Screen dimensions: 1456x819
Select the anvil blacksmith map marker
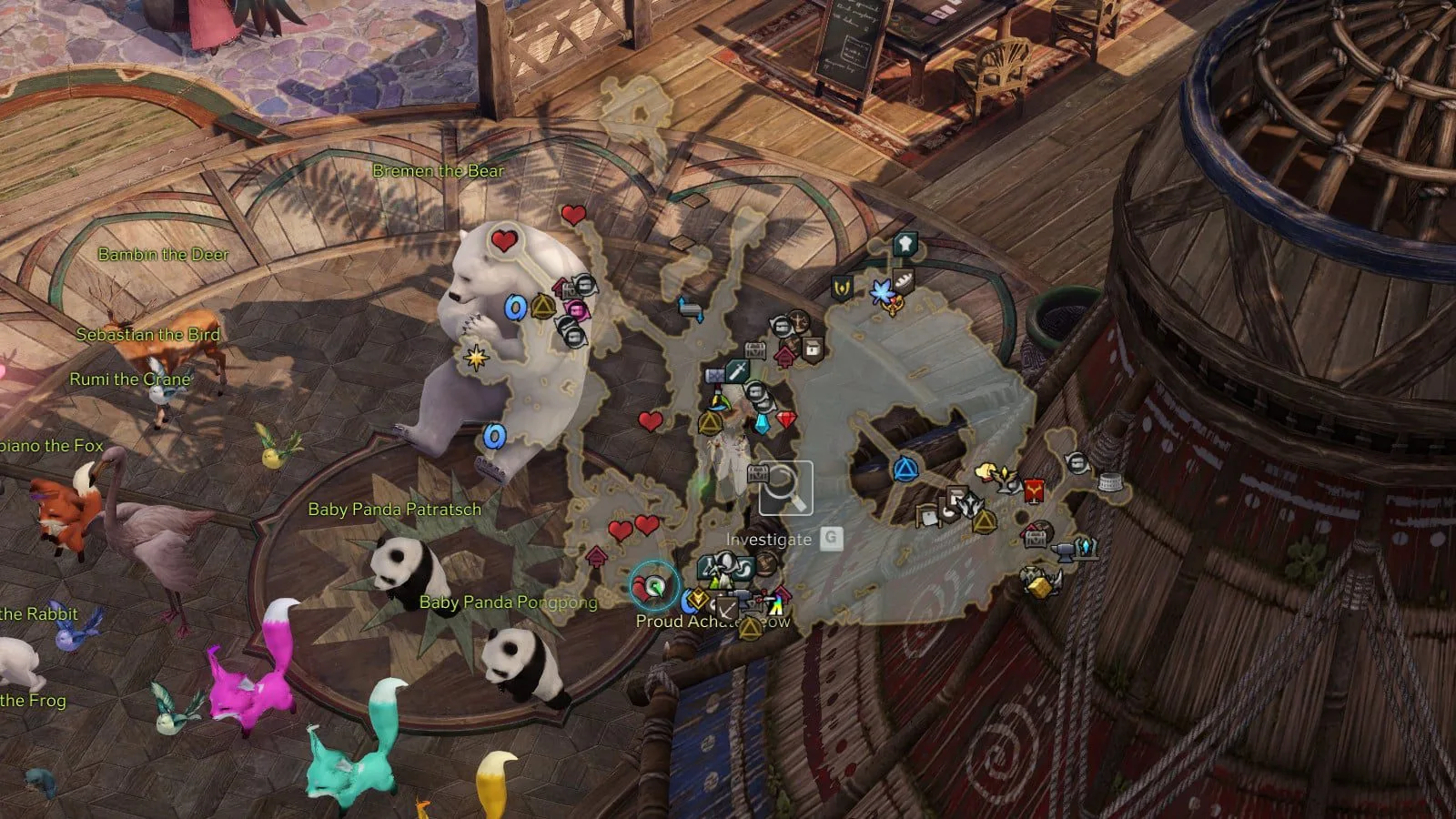1061,551
